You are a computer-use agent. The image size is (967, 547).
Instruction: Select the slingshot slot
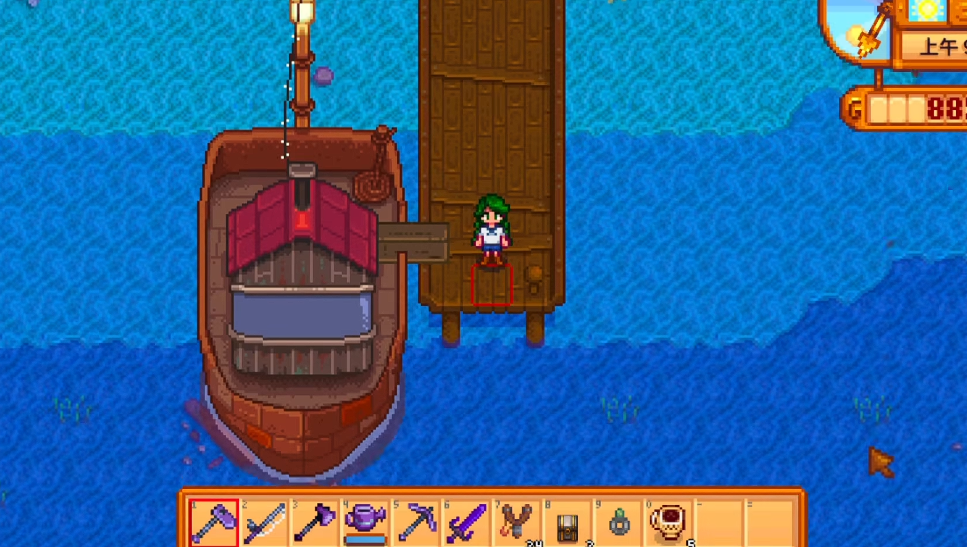coord(517,522)
